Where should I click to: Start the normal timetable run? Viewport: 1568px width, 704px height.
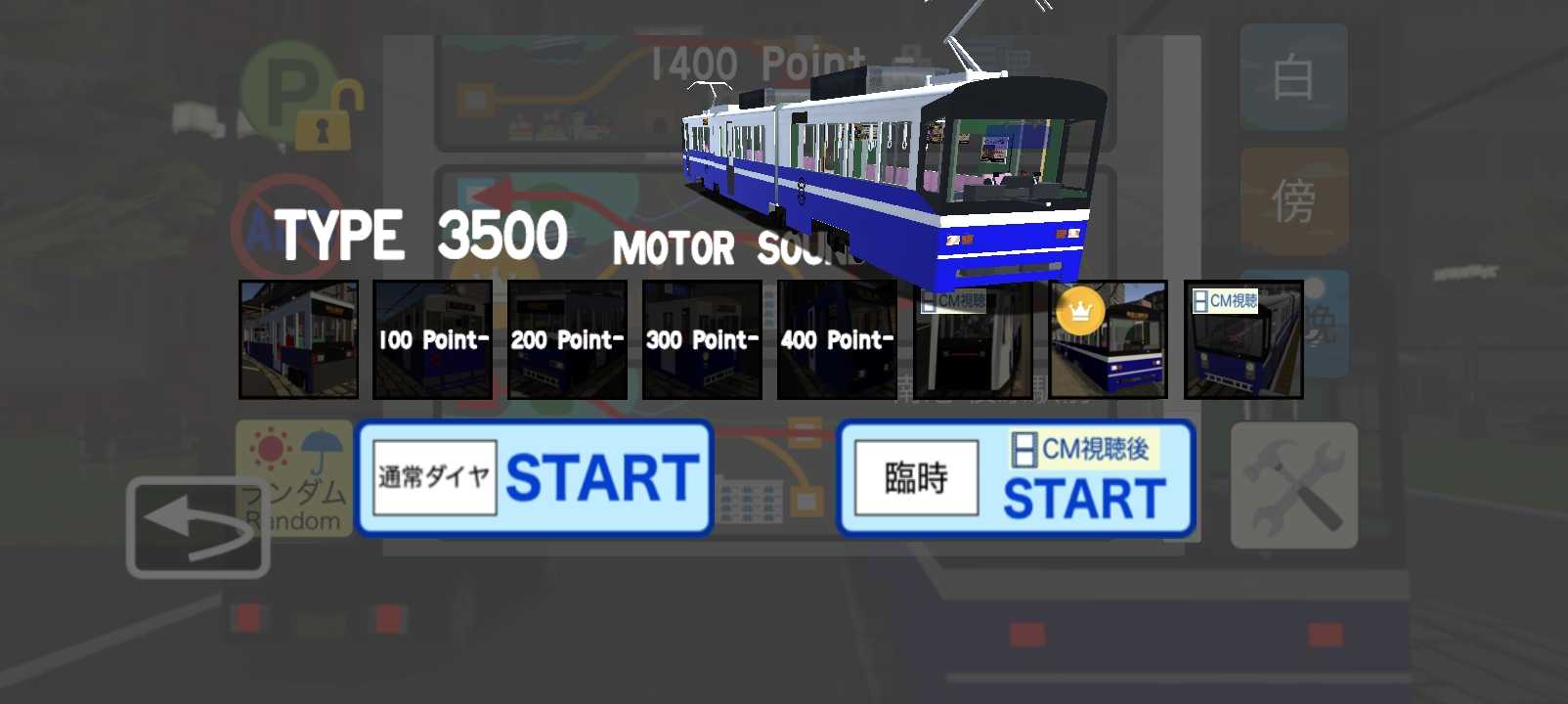(534, 478)
